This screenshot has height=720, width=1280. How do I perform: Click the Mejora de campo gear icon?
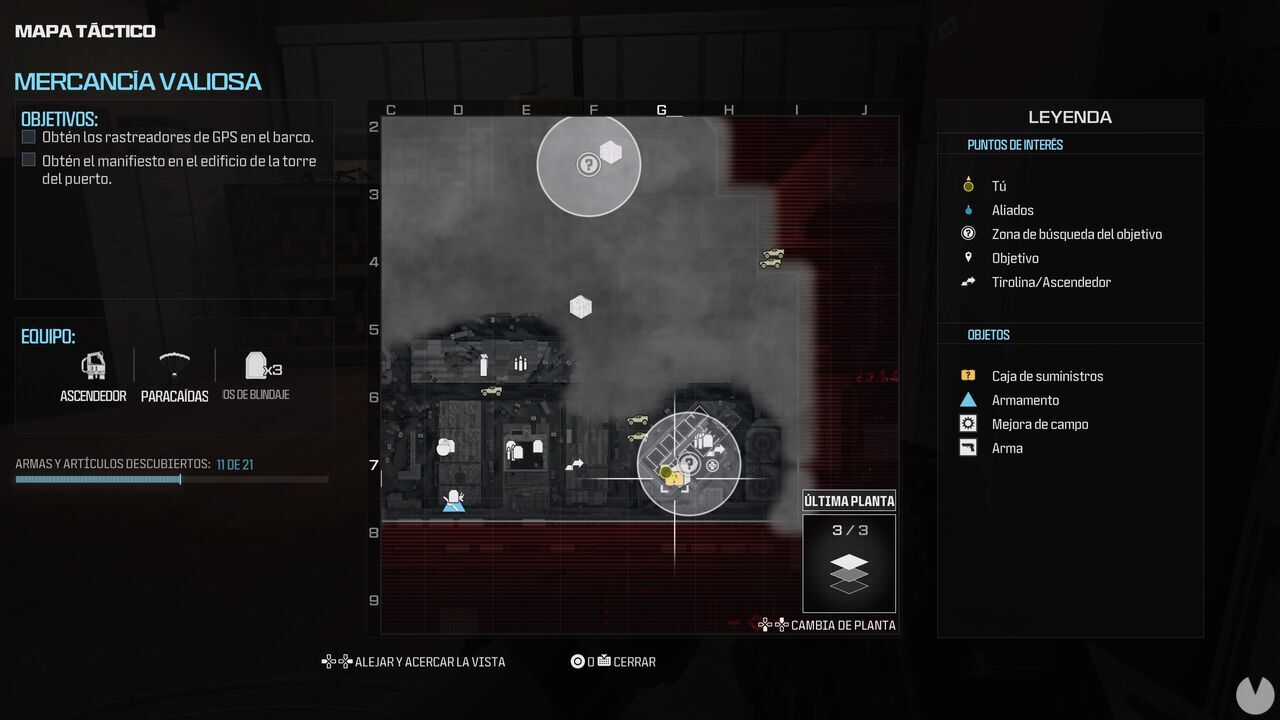coord(967,424)
